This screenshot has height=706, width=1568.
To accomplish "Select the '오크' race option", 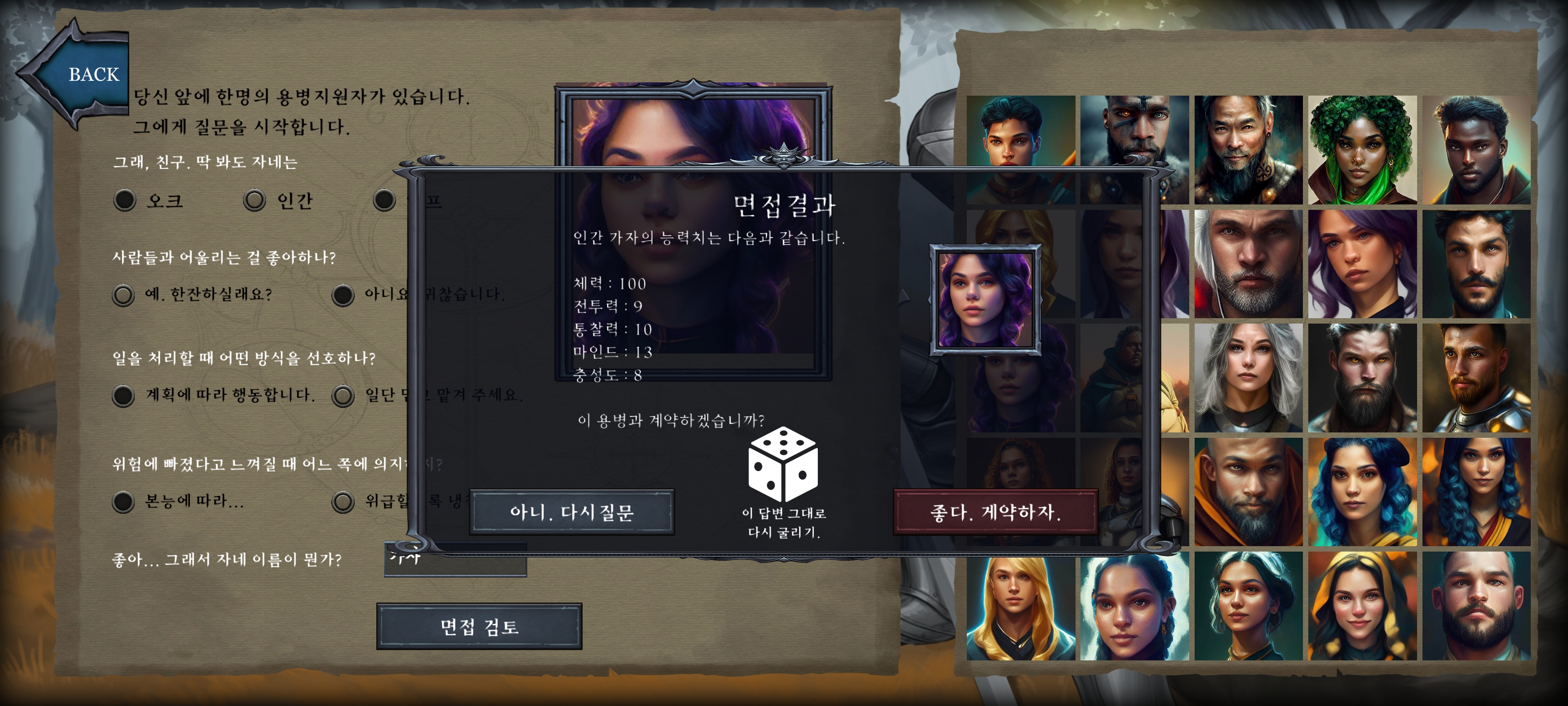I will pyautogui.click(x=125, y=201).
